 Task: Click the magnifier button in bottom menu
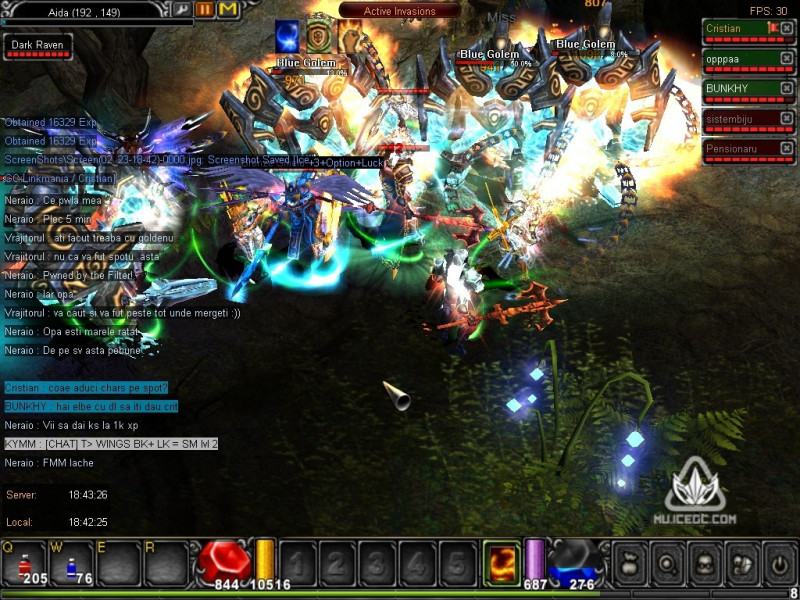(x=667, y=563)
